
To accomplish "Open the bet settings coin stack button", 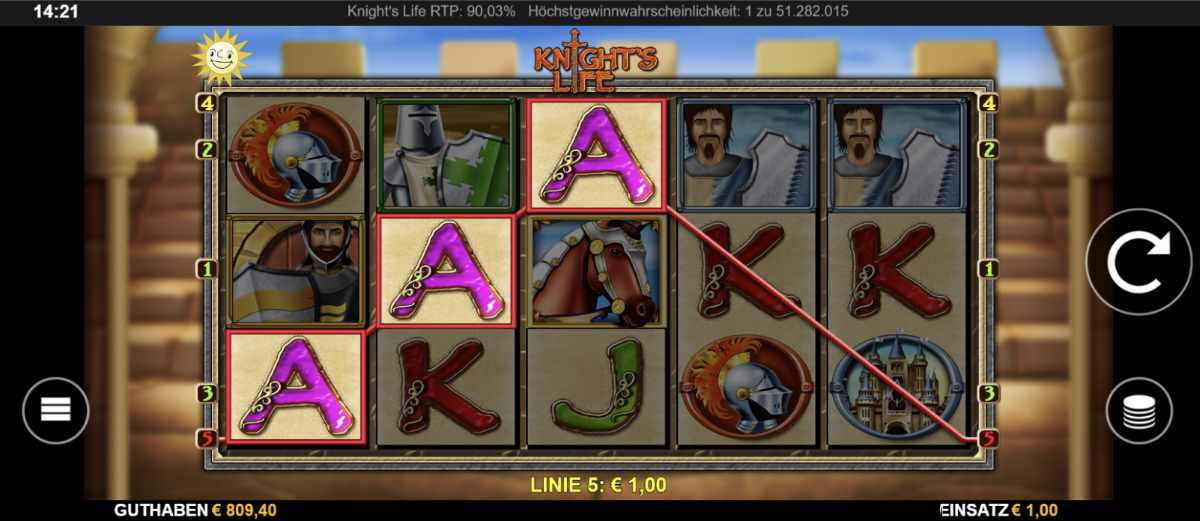I will point(1139,411).
